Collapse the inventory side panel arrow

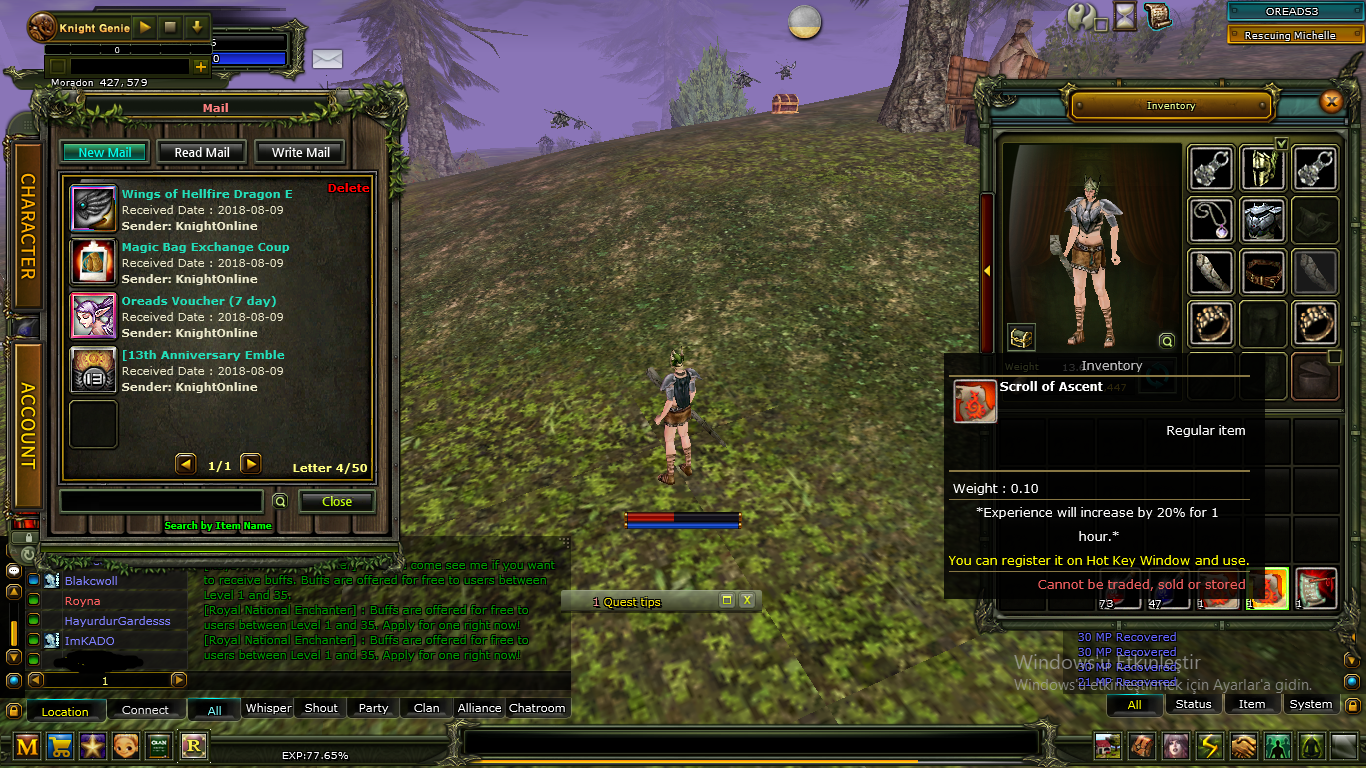[986, 270]
